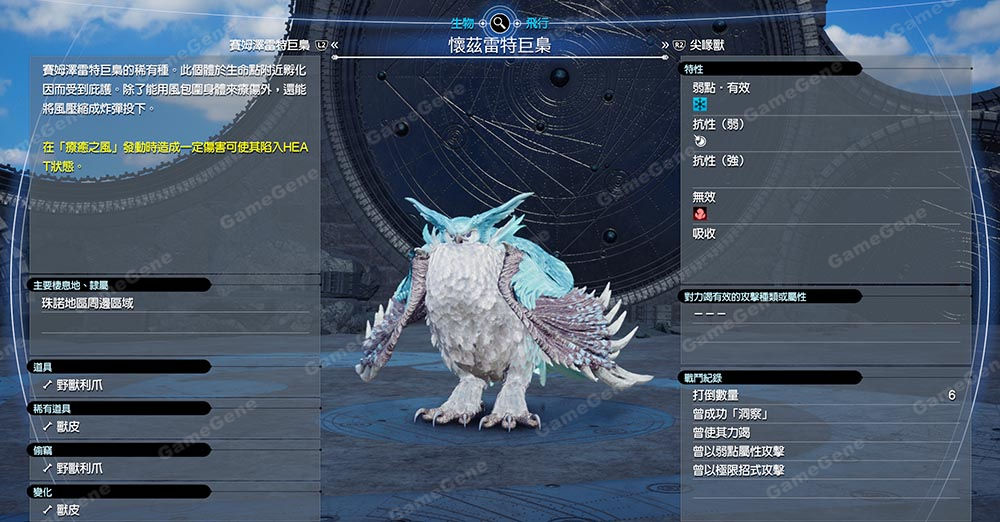
Task: Choose the 曾以弱點屬性攻擊 record row
Action: click(x=738, y=451)
